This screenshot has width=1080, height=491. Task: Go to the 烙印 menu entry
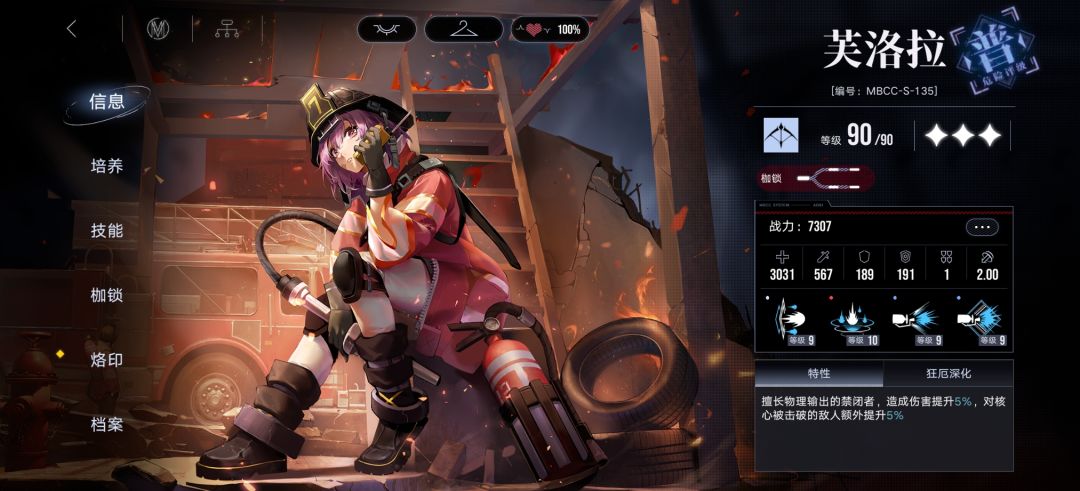[x=107, y=359]
